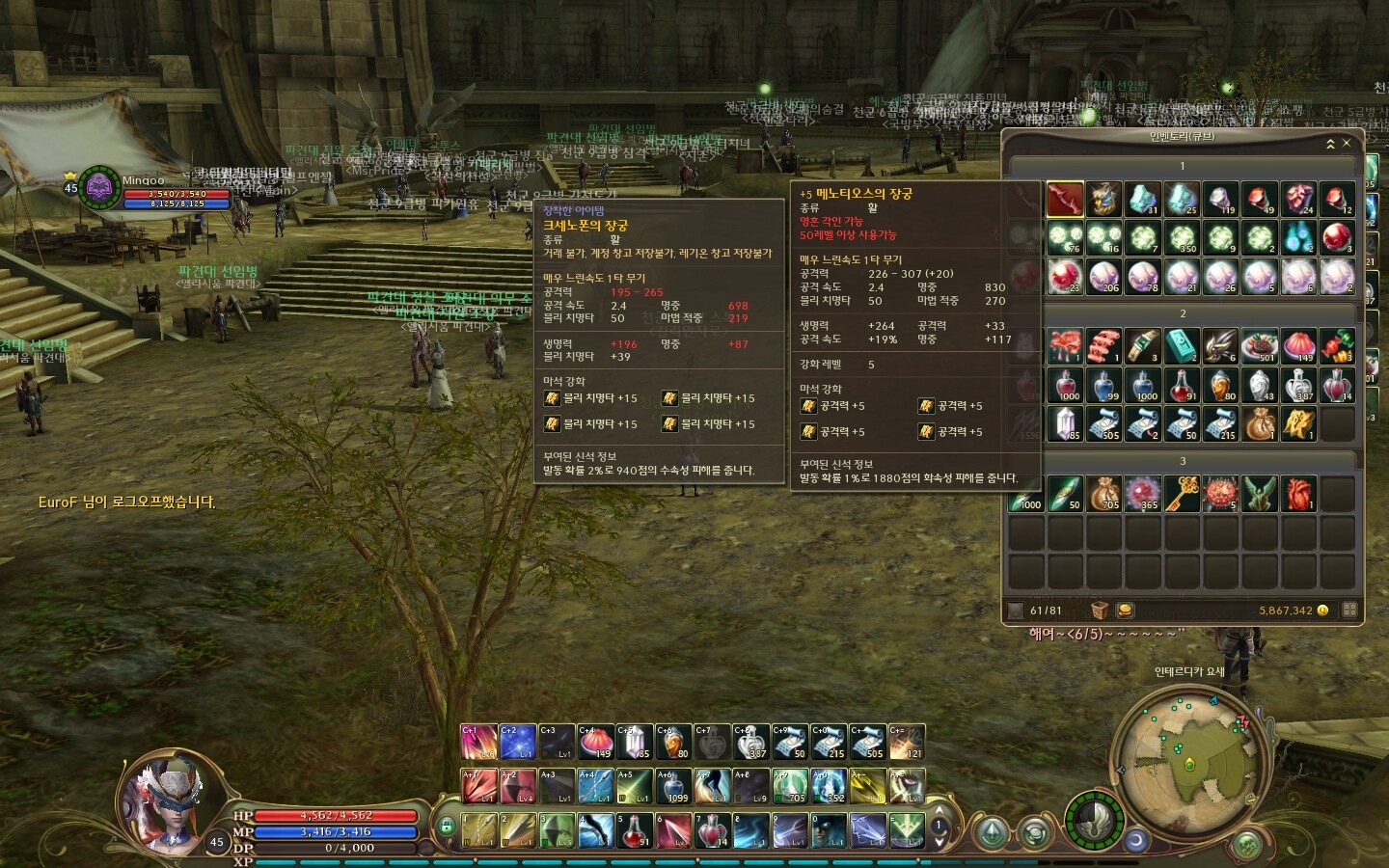Select the red bow in the inventory
1389x868 pixels.
coord(1065,199)
